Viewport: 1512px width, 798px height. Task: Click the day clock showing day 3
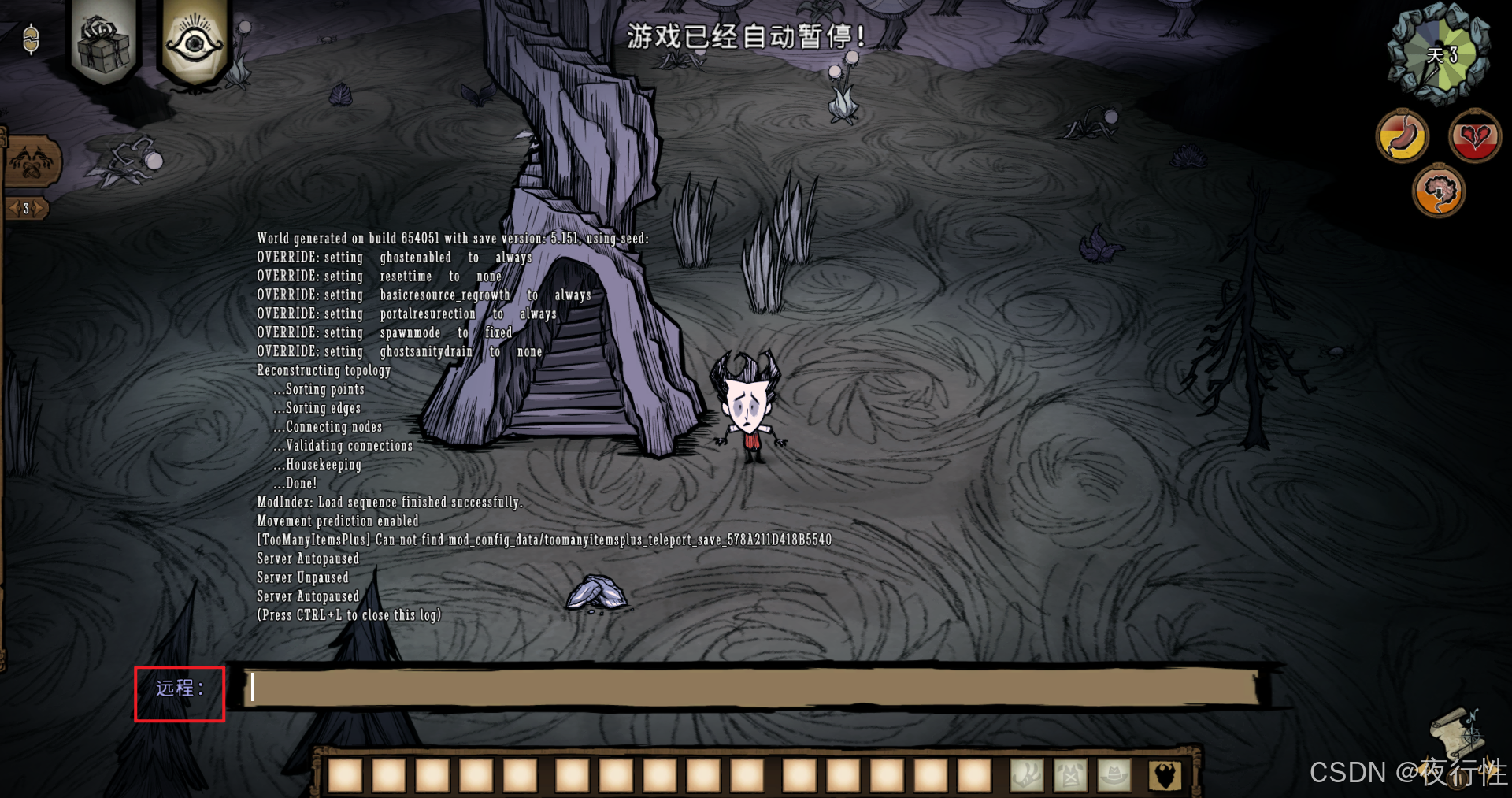click(x=1440, y=55)
